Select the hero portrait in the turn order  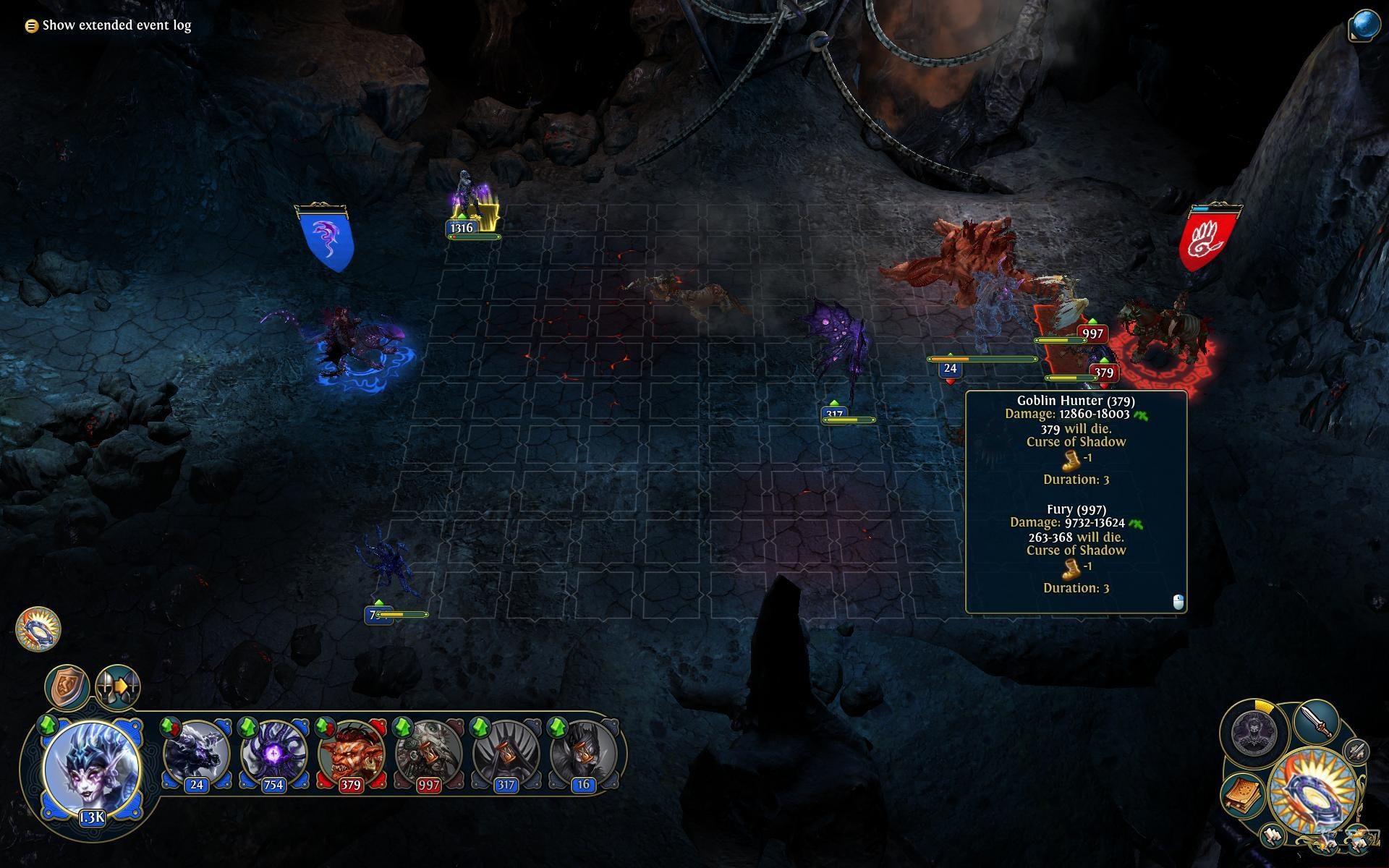91,767
